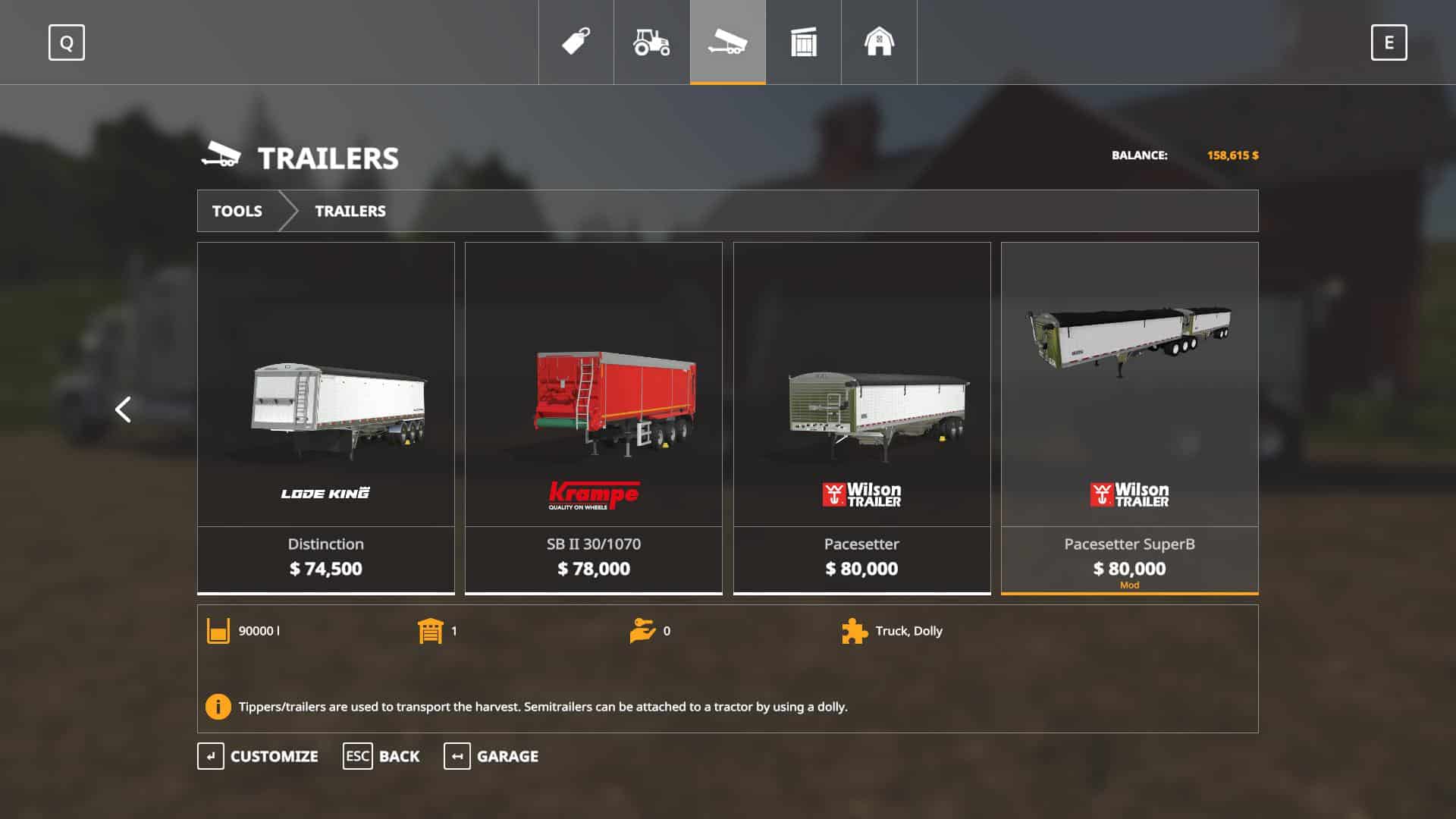Switch to the tractor vehicles tab

(651, 42)
